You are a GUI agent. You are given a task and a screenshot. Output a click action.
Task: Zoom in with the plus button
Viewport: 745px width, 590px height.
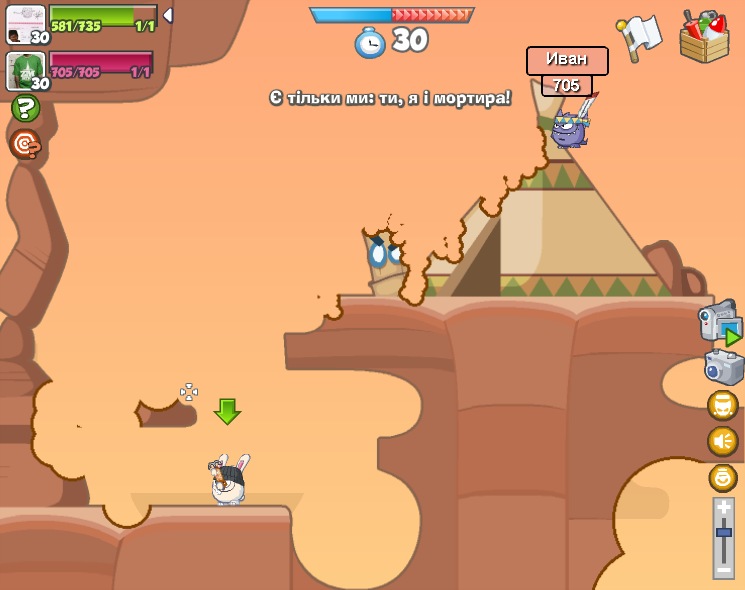tap(724, 508)
